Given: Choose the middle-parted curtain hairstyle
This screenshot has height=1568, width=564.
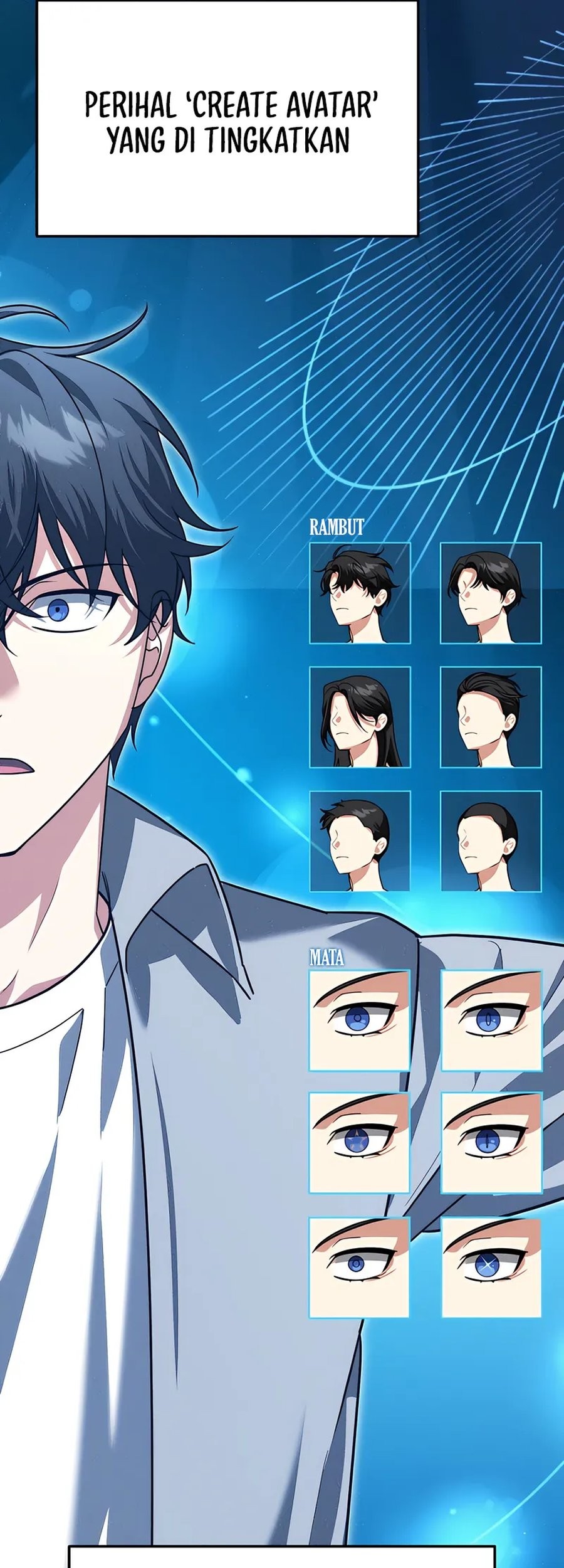Looking at the screenshot, I should [491, 593].
